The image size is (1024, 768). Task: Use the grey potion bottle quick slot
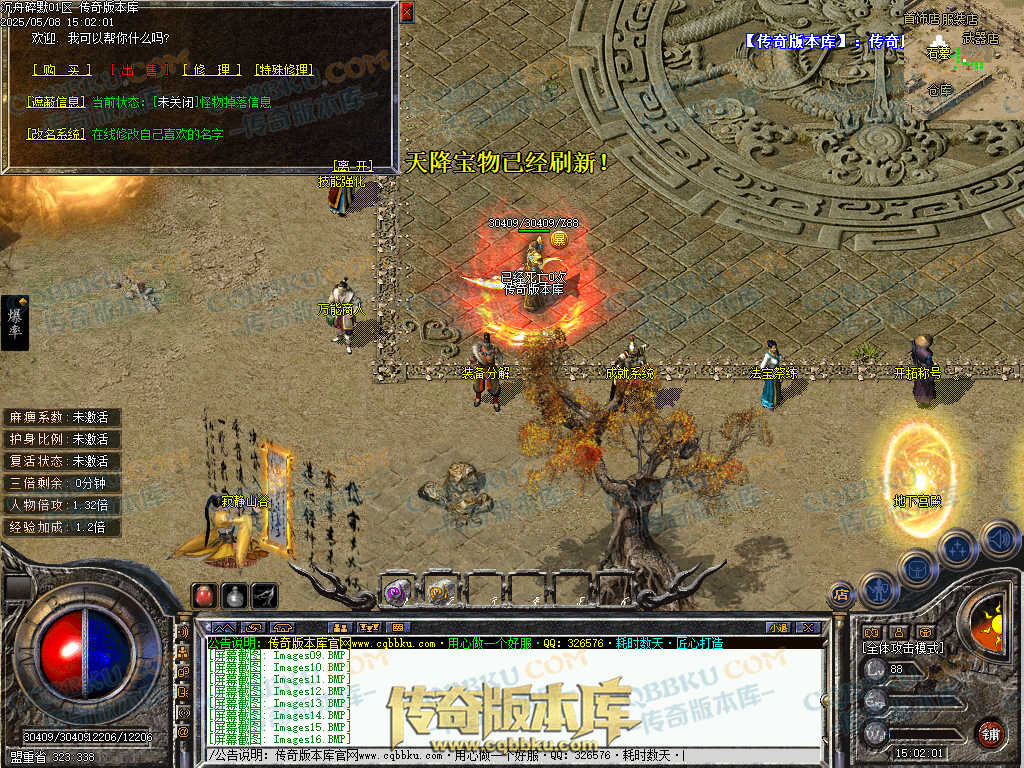click(234, 595)
